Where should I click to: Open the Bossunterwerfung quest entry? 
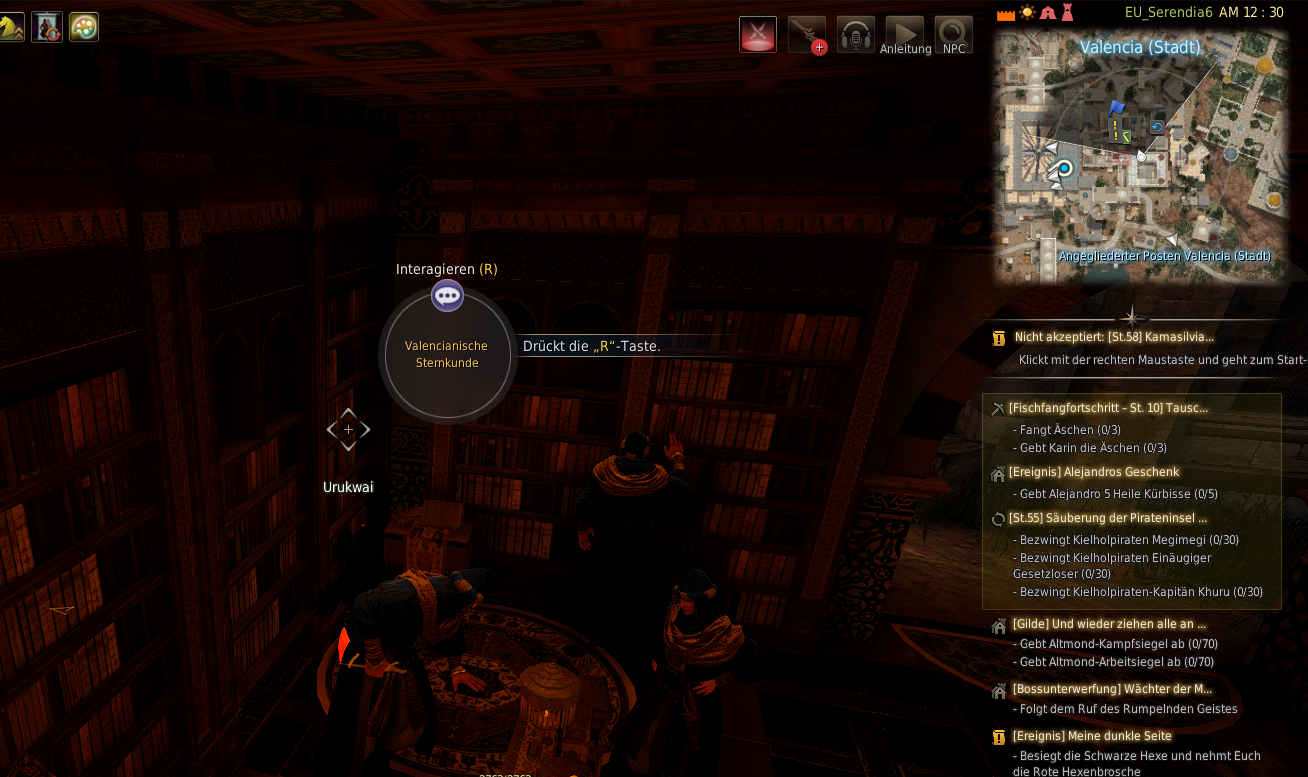coord(1111,689)
